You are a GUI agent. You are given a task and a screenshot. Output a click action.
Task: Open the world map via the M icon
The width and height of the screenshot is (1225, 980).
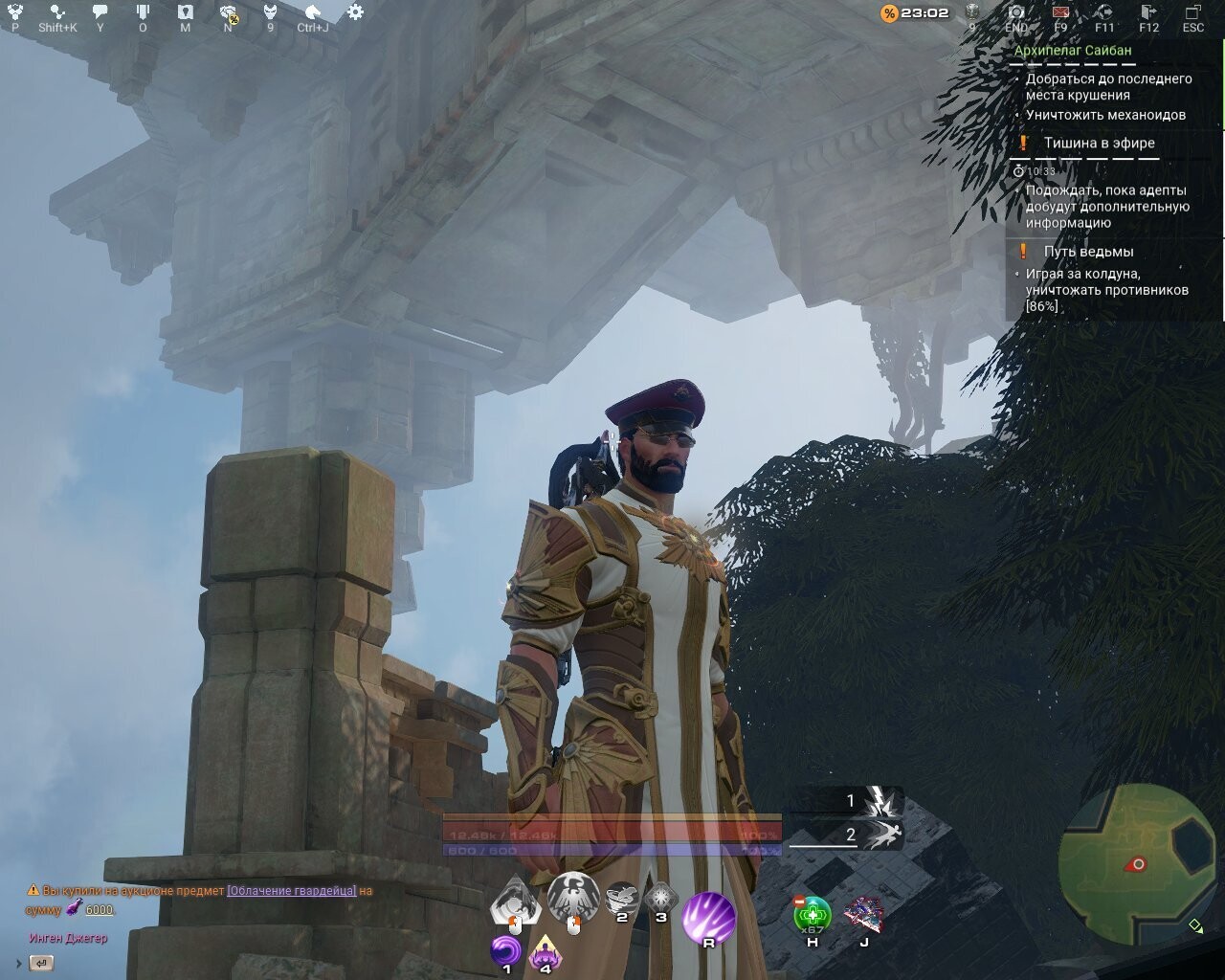click(186, 11)
